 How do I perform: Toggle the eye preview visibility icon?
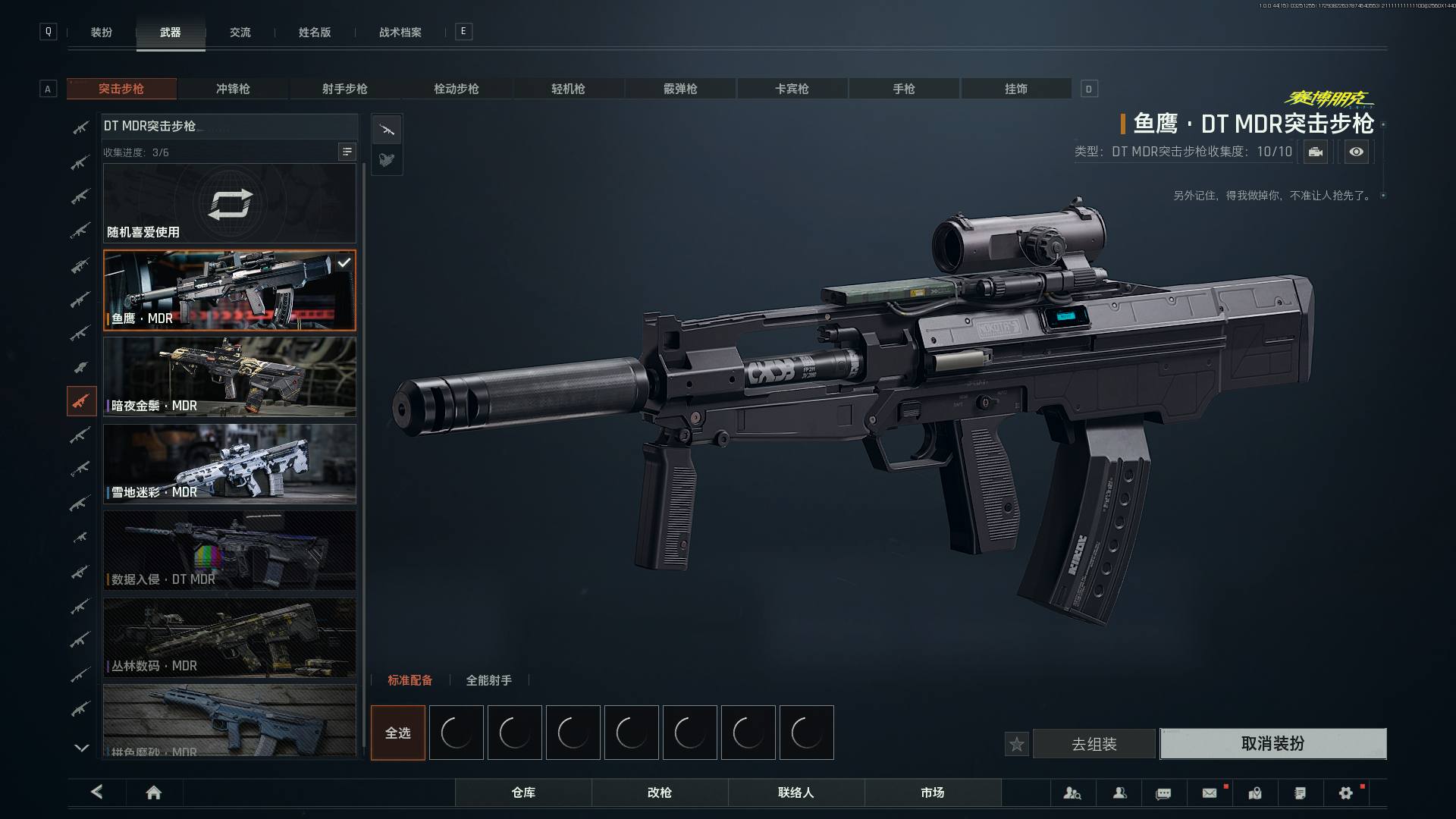[x=1357, y=152]
